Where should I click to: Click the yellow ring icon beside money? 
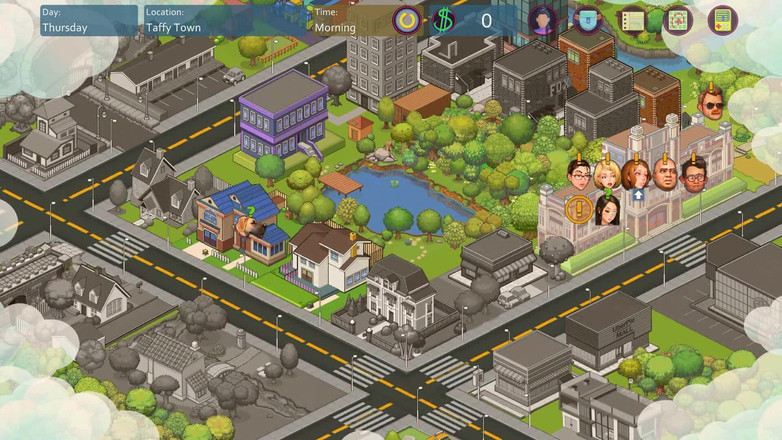pyautogui.click(x=407, y=20)
